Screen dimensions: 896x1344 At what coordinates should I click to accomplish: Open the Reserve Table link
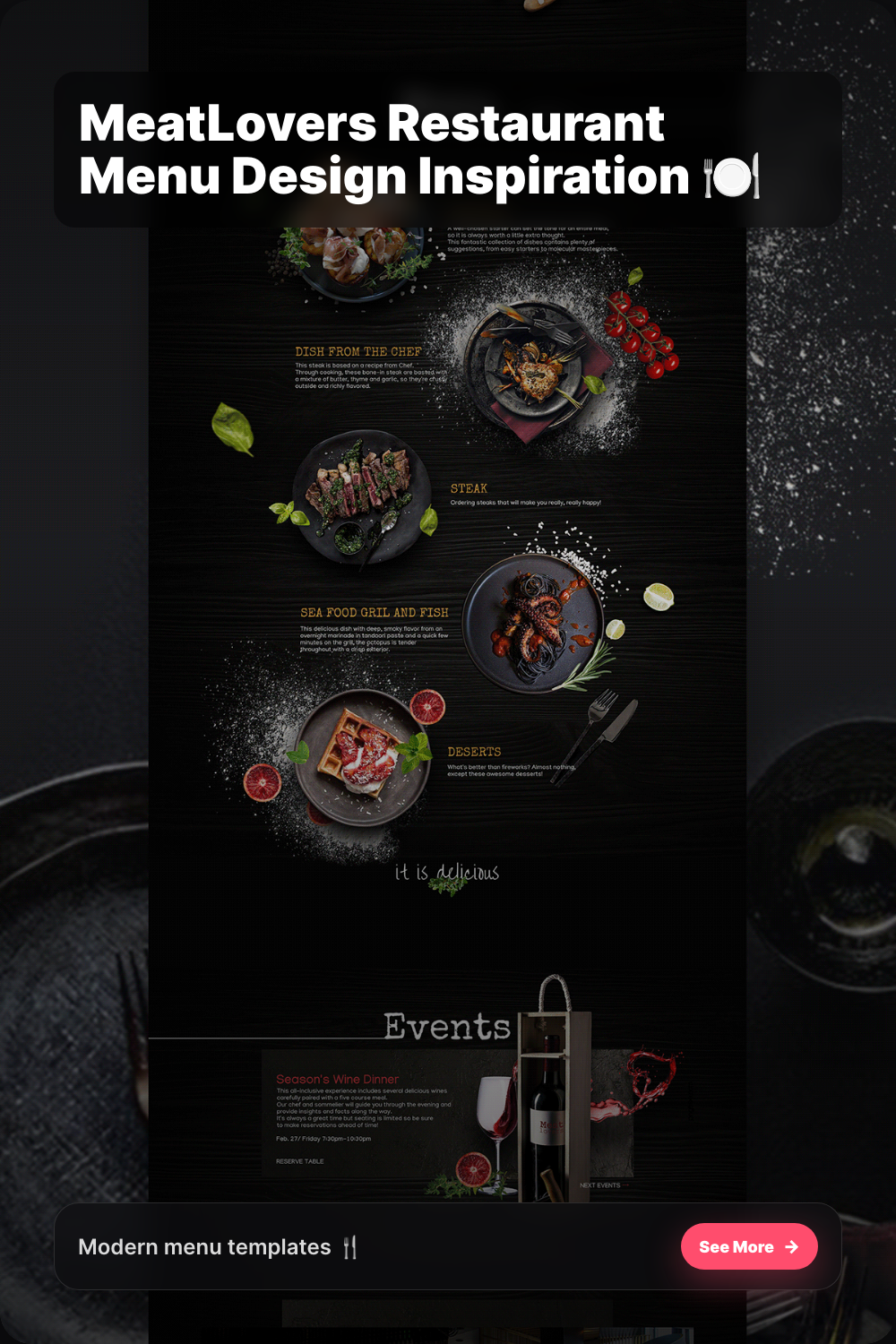point(300,1161)
